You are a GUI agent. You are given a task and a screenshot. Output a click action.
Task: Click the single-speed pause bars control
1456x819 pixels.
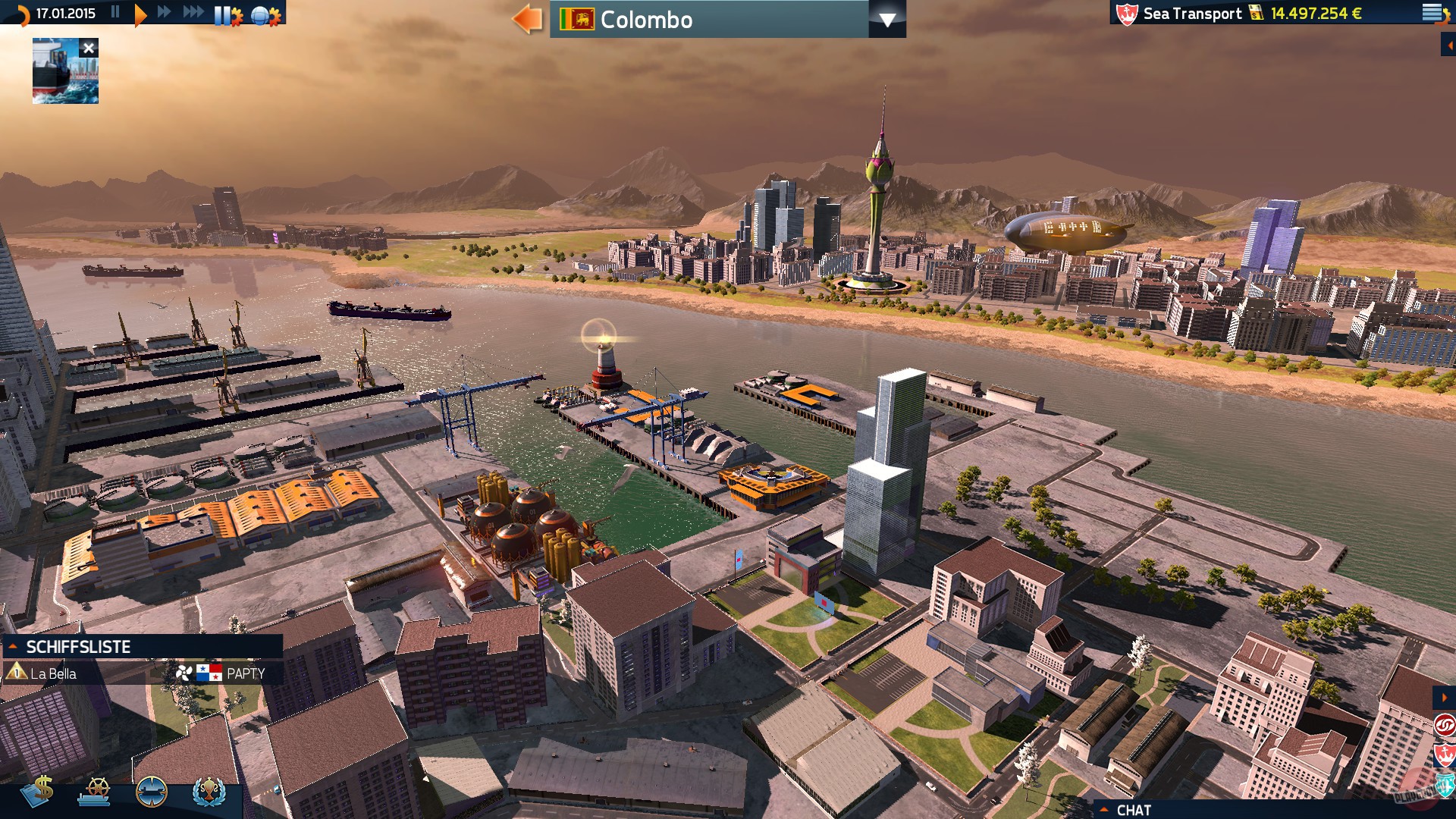(115, 12)
